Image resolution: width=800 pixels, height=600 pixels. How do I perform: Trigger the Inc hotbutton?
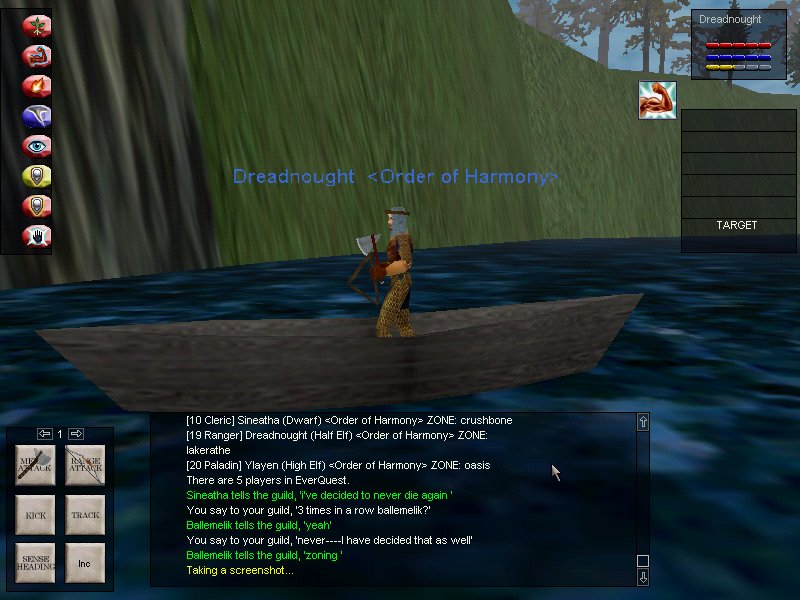(85, 563)
